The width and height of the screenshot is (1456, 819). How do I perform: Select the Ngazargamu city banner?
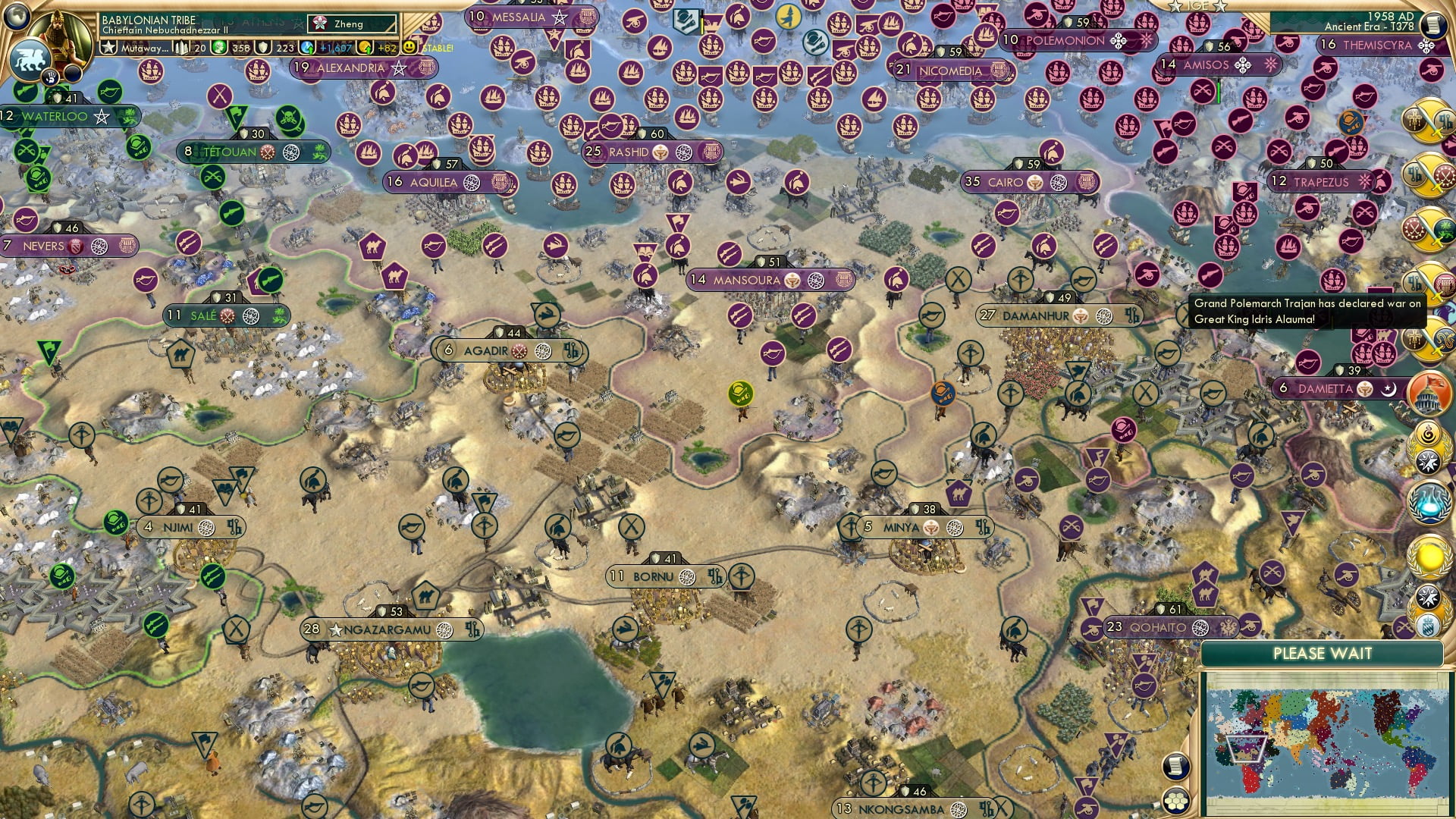[387, 629]
